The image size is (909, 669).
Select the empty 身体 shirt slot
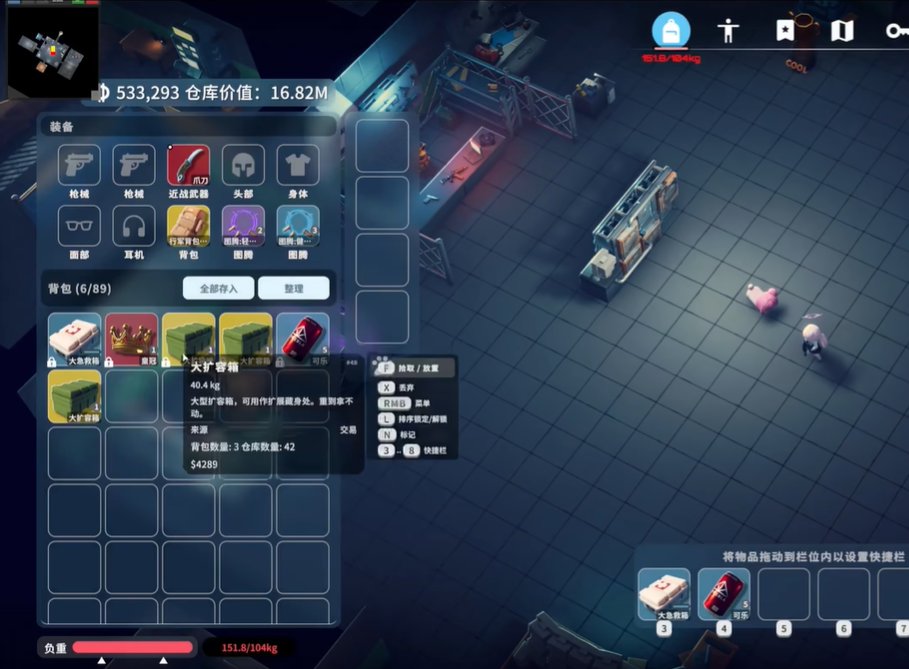point(297,166)
